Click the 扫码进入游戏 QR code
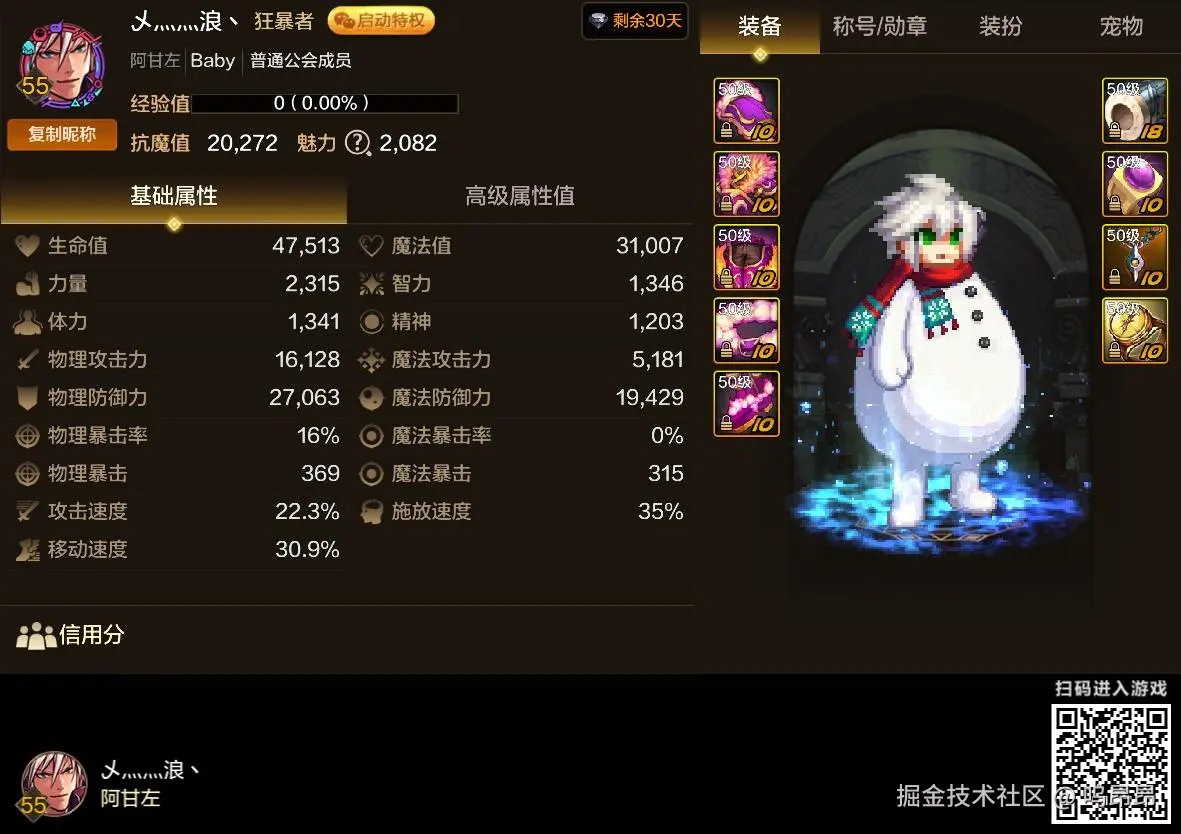This screenshot has width=1181, height=834. 1110,764
